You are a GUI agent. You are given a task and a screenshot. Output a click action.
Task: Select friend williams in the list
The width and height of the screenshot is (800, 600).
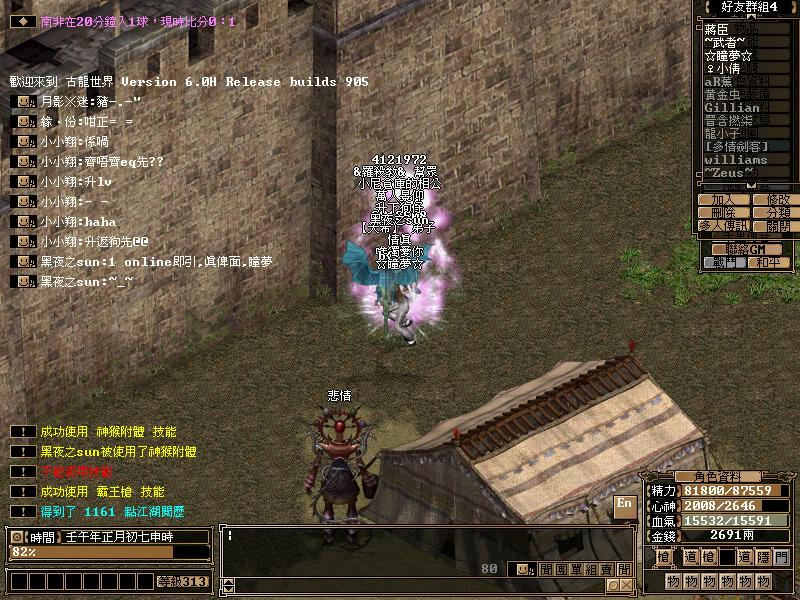click(736, 160)
